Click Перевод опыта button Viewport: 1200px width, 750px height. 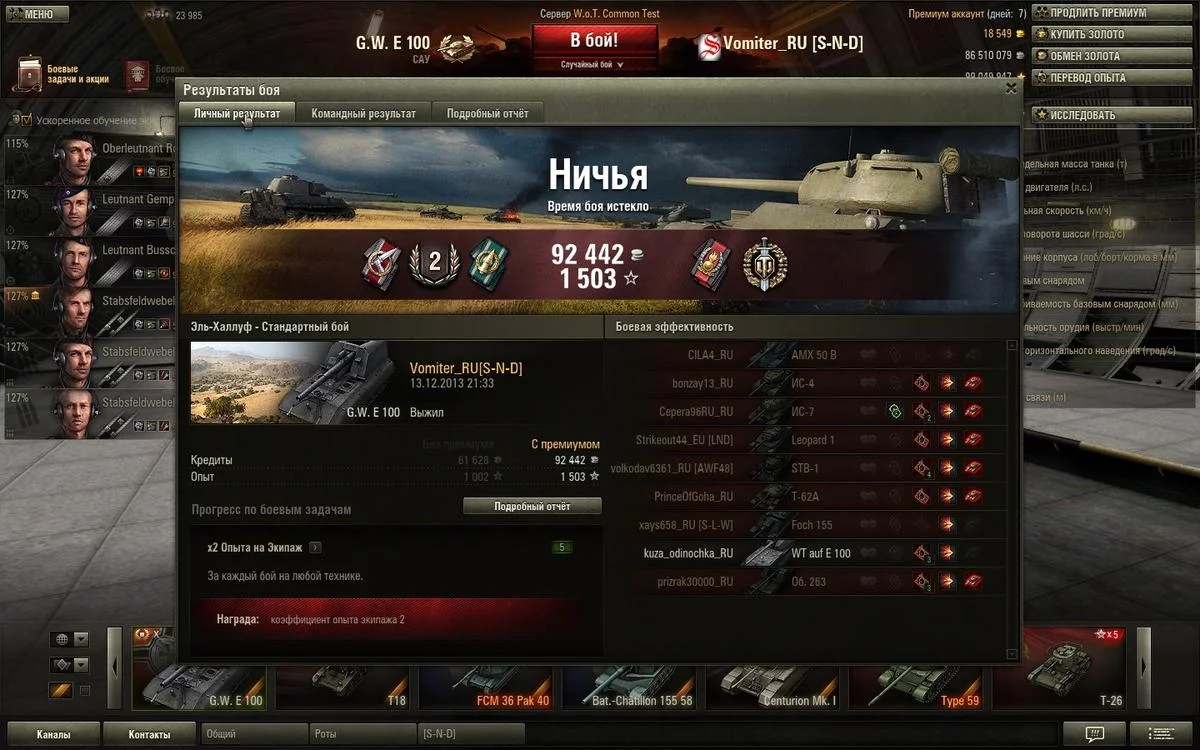tap(1113, 78)
